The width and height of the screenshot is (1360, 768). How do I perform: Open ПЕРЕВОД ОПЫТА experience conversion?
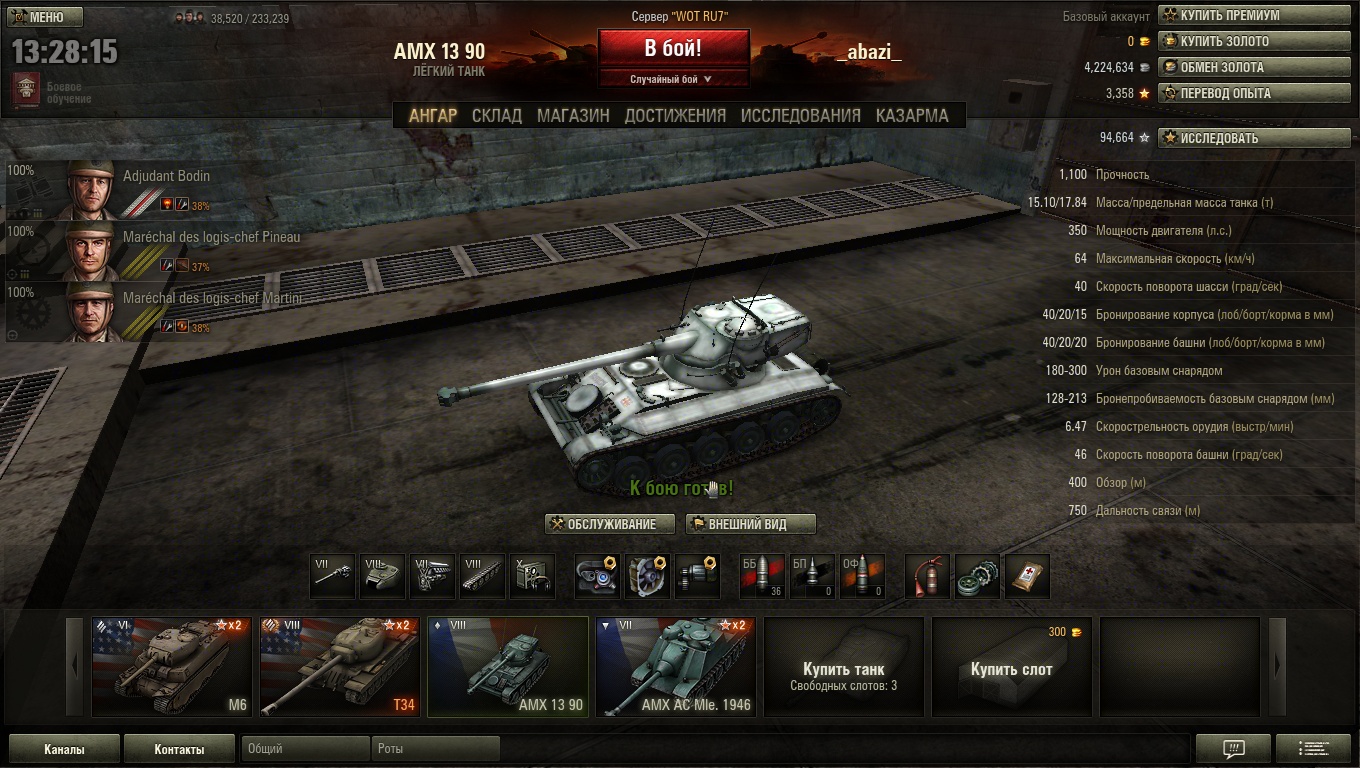click(1254, 93)
